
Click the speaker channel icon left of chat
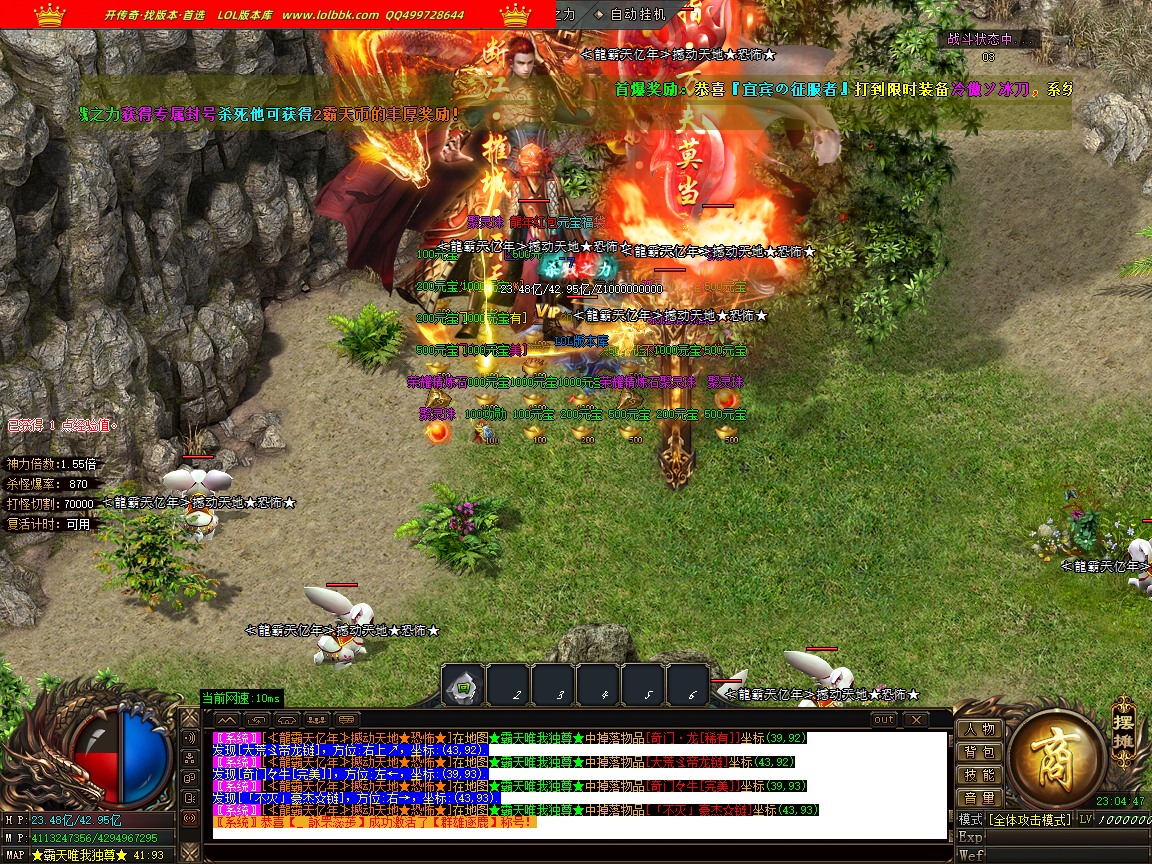[x=189, y=738]
